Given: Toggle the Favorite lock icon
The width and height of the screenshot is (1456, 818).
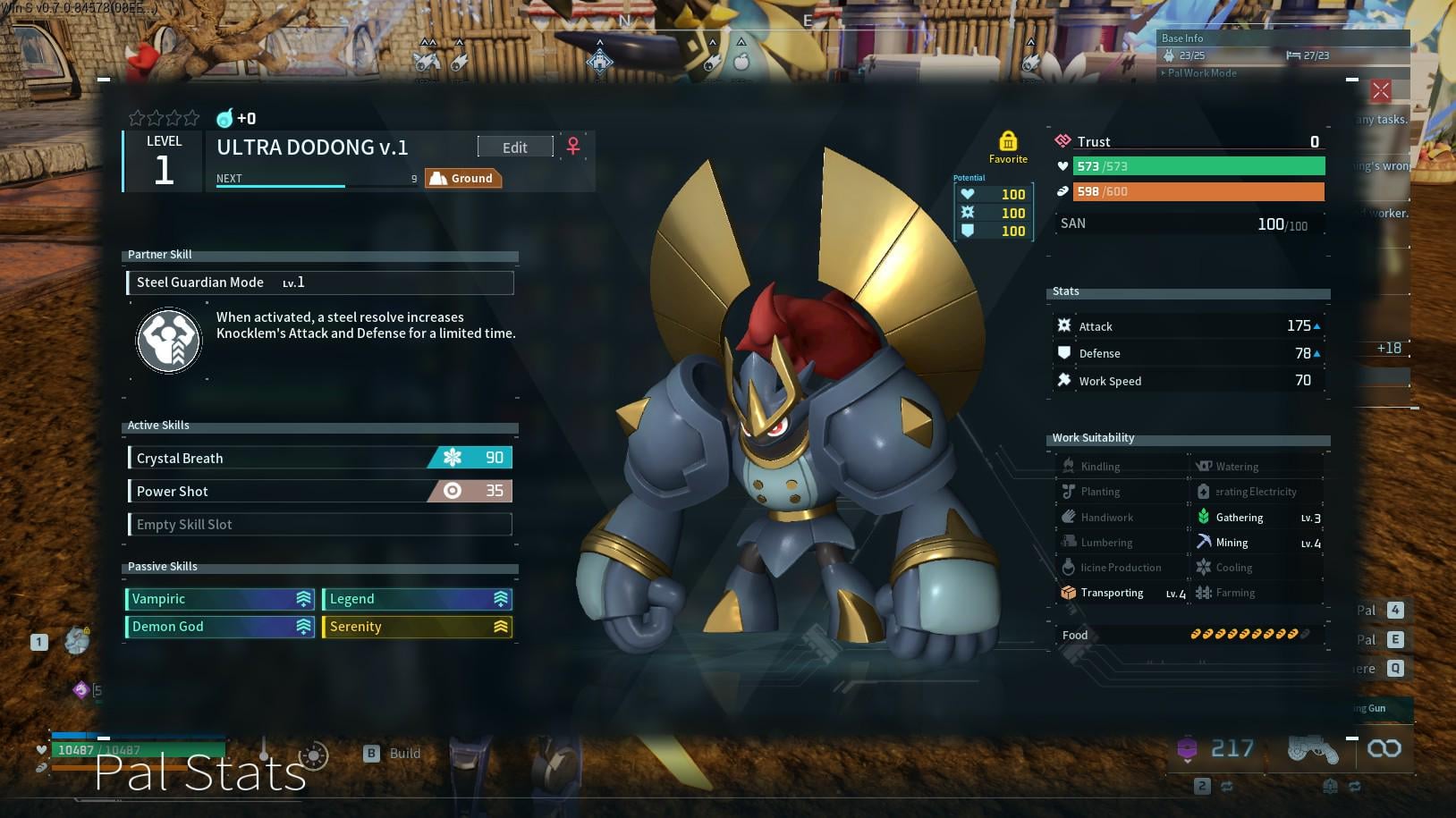Looking at the screenshot, I should pos(1008,141).
